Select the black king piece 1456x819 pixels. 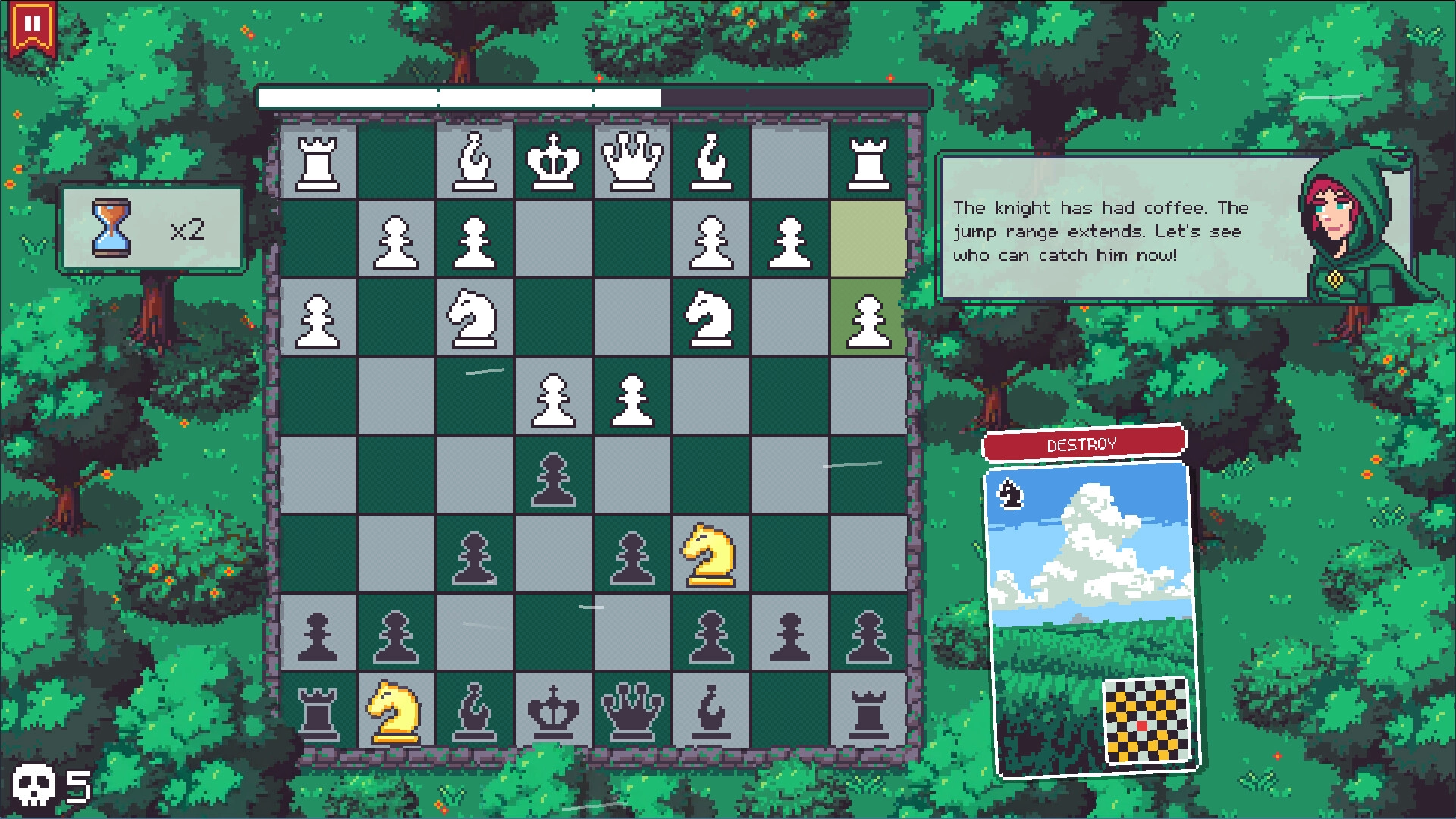click(552, 713)
